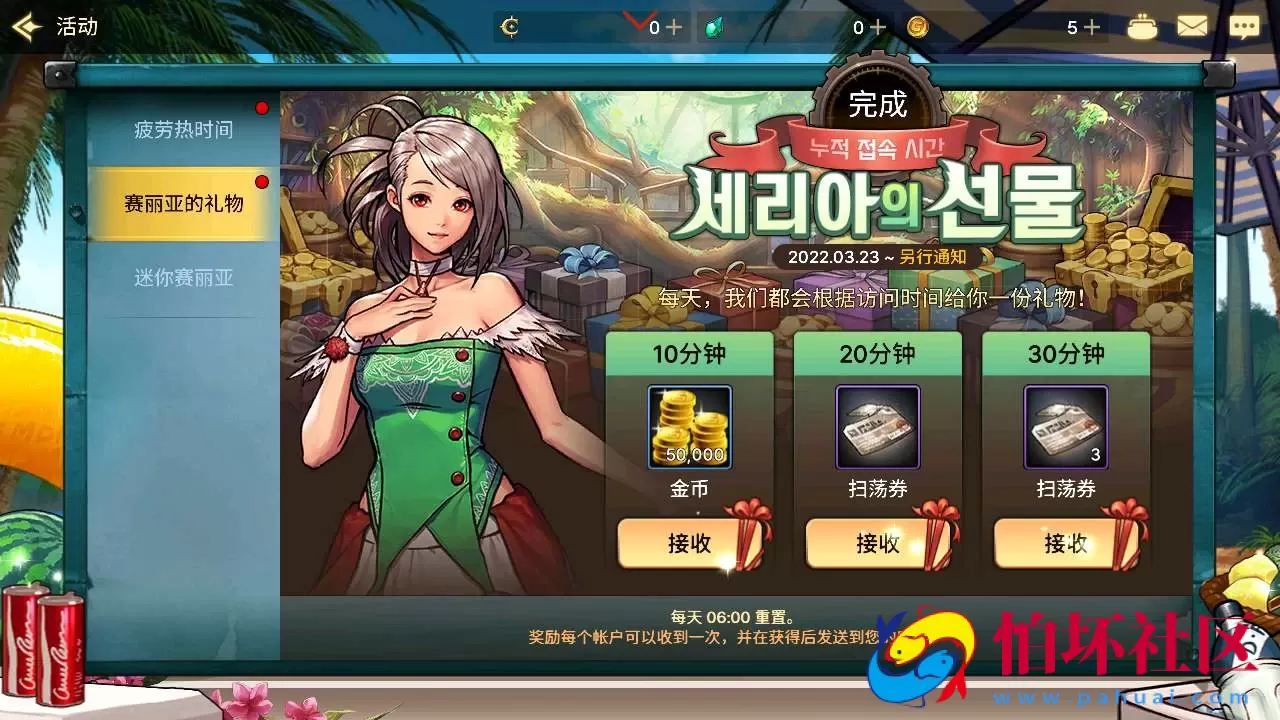This screenshot has height=720, width=1280.
Task: Click the 50,000 金币 reward item icon
Action: (x=690, y=427)
